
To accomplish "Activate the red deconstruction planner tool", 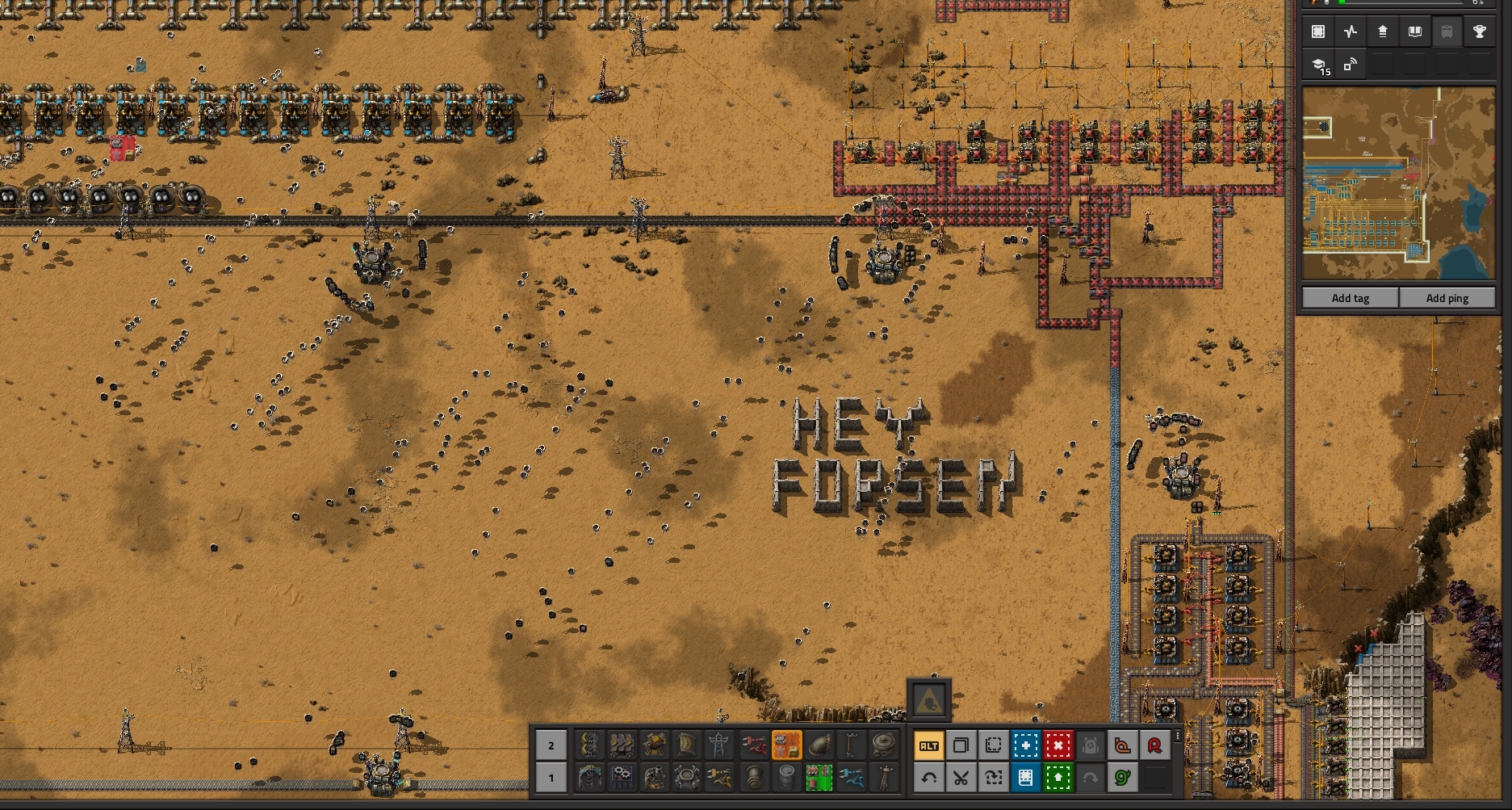I will [x=1058, y=745].
